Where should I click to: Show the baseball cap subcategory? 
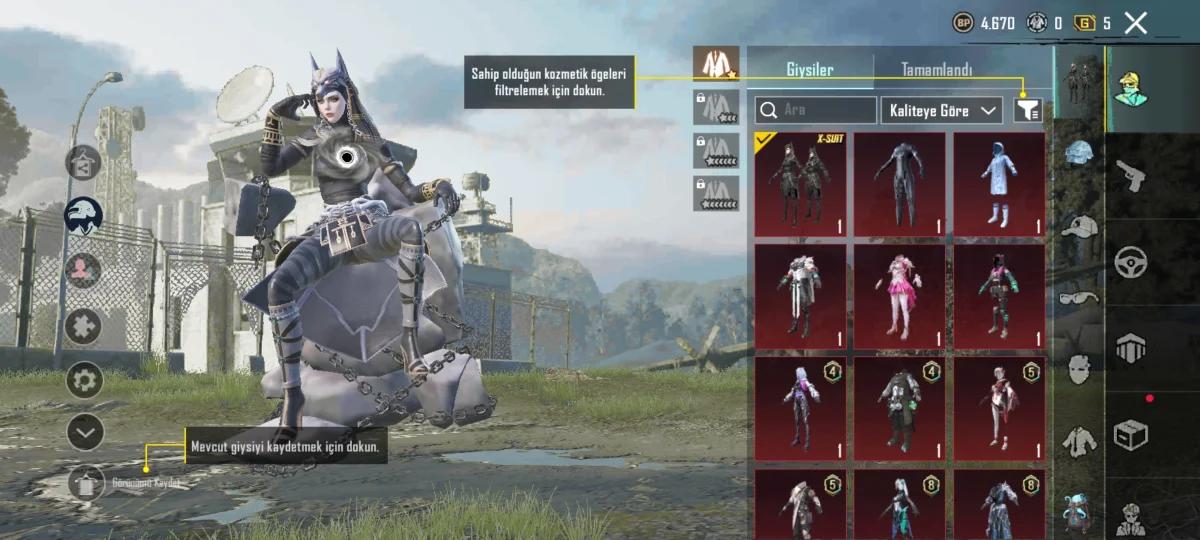(x=1079, y=226)
